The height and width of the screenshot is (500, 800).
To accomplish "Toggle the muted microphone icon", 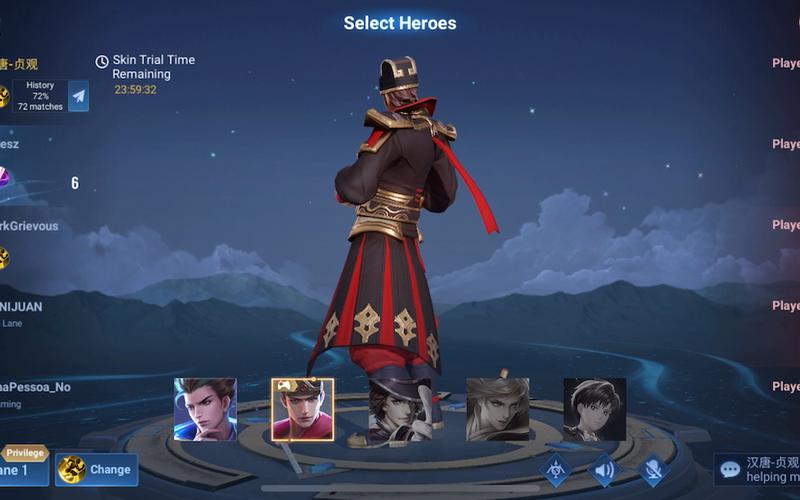I will click(652, 469).
